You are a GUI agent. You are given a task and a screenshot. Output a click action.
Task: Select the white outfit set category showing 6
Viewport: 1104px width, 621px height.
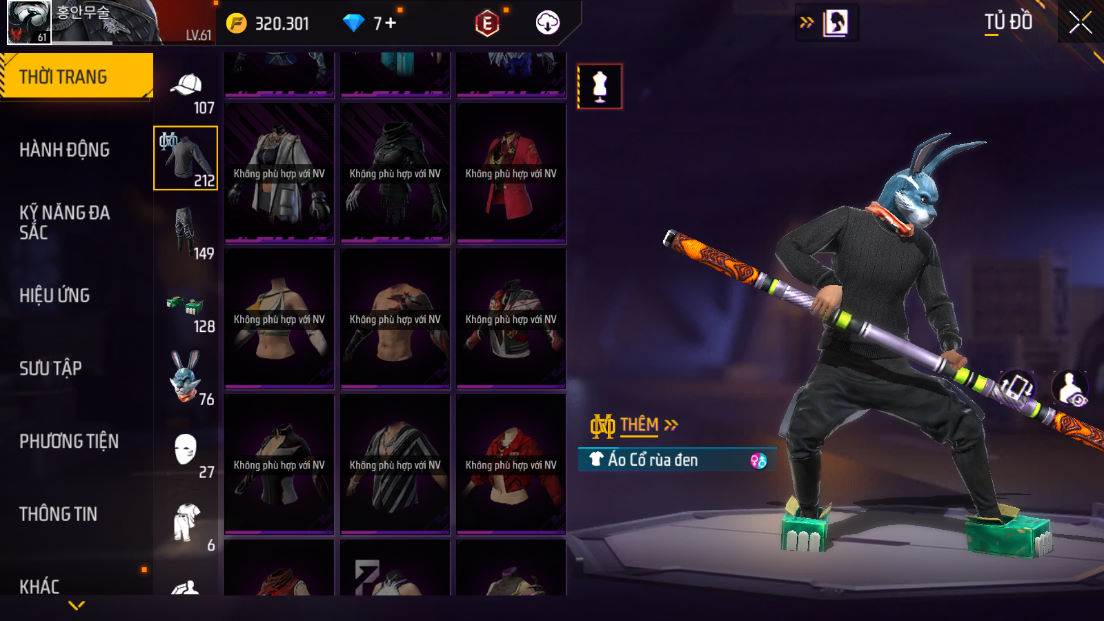[188, 525]
